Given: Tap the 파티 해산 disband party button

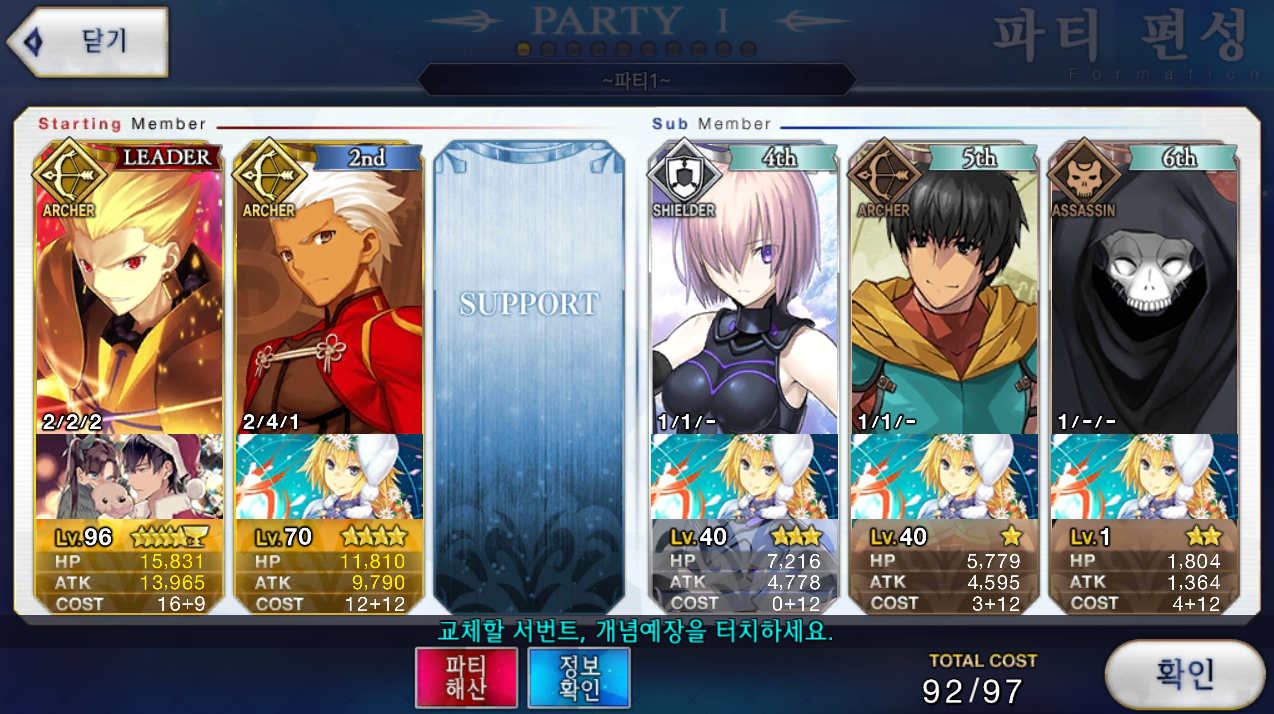Looking at the screenshot, I should tap(466, 677).
